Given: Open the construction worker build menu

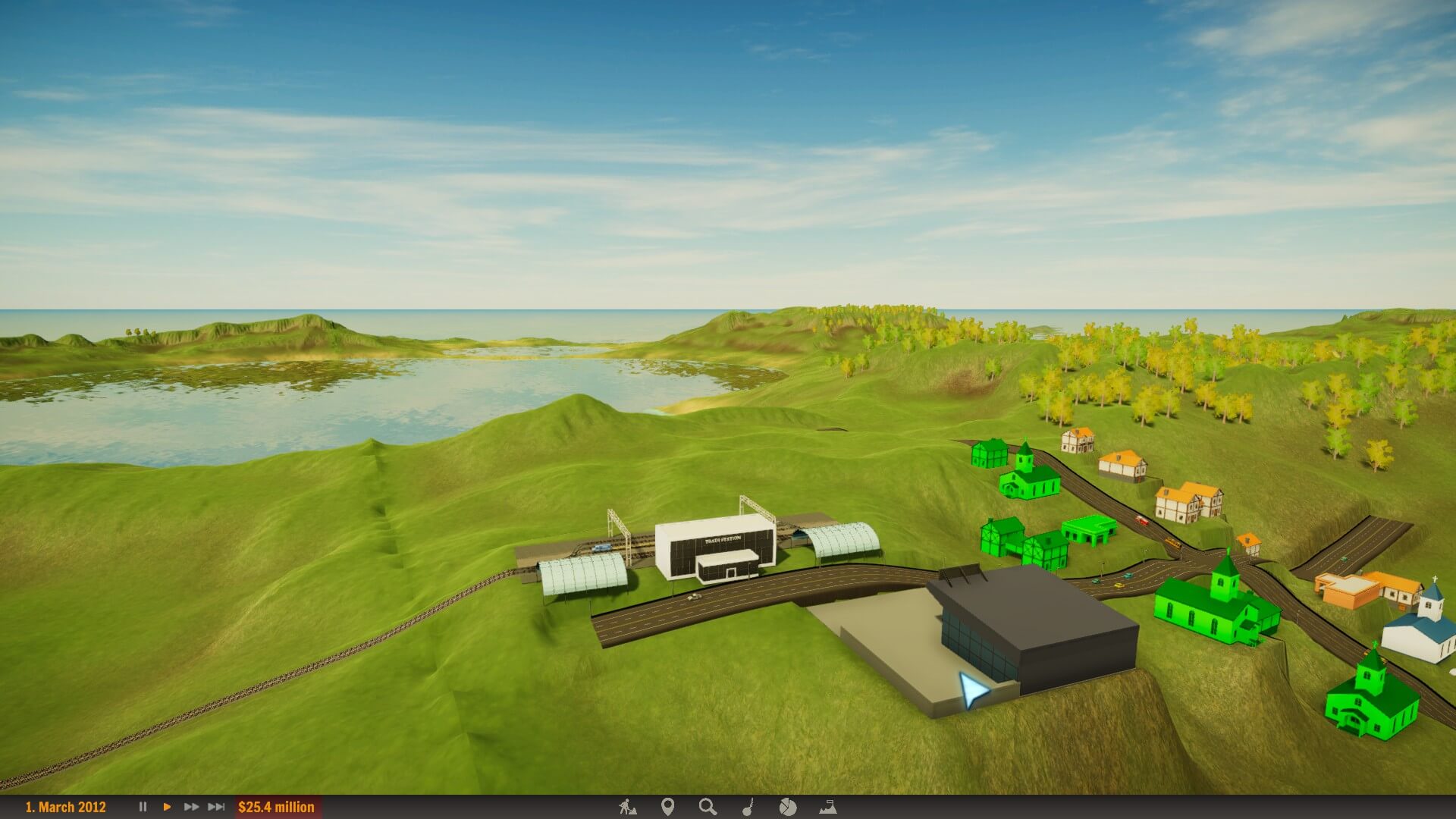Looking at the screenshot, I should pyautogui.click(x=627, y=807).
